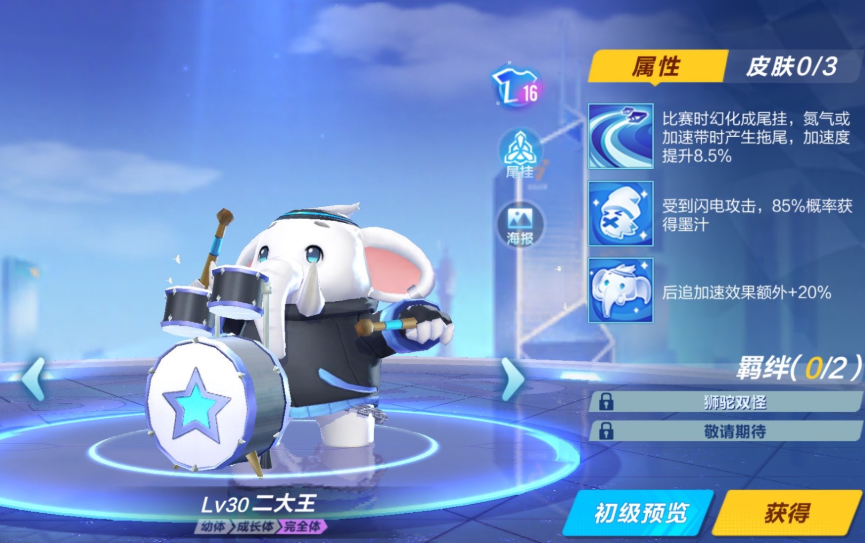Select the 尾挂 tail ornament icon
The image size is (865, 543).
(521, 155)
